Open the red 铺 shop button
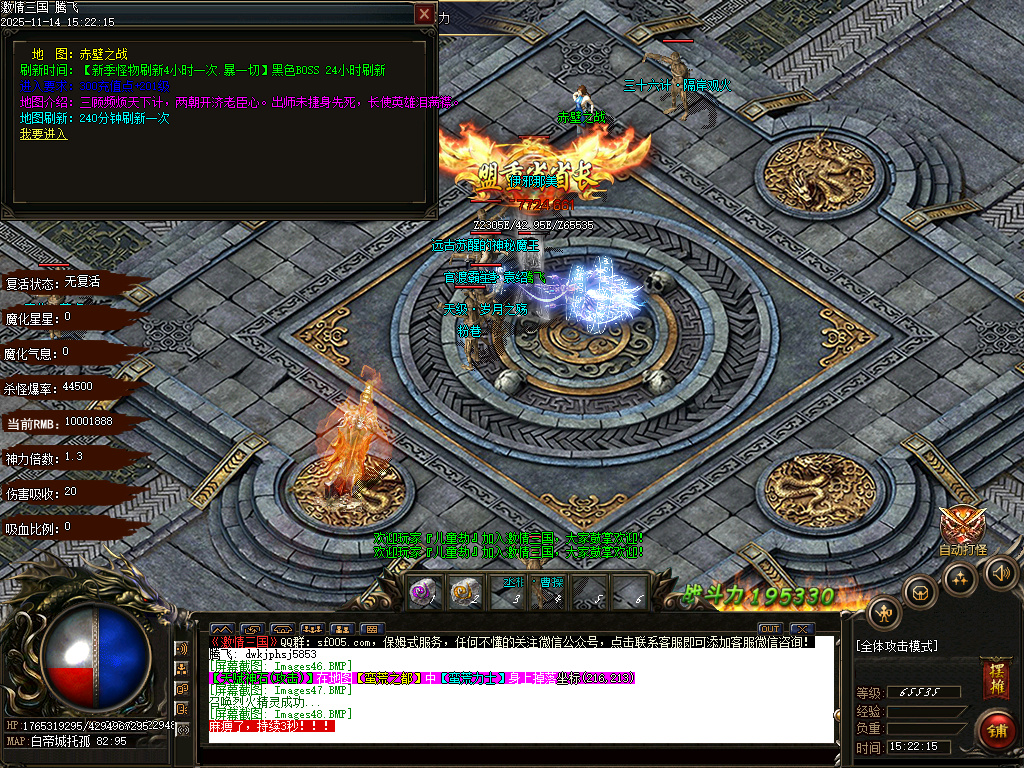The width and height of the screenshot is (1024, 768). click(996, 730)
